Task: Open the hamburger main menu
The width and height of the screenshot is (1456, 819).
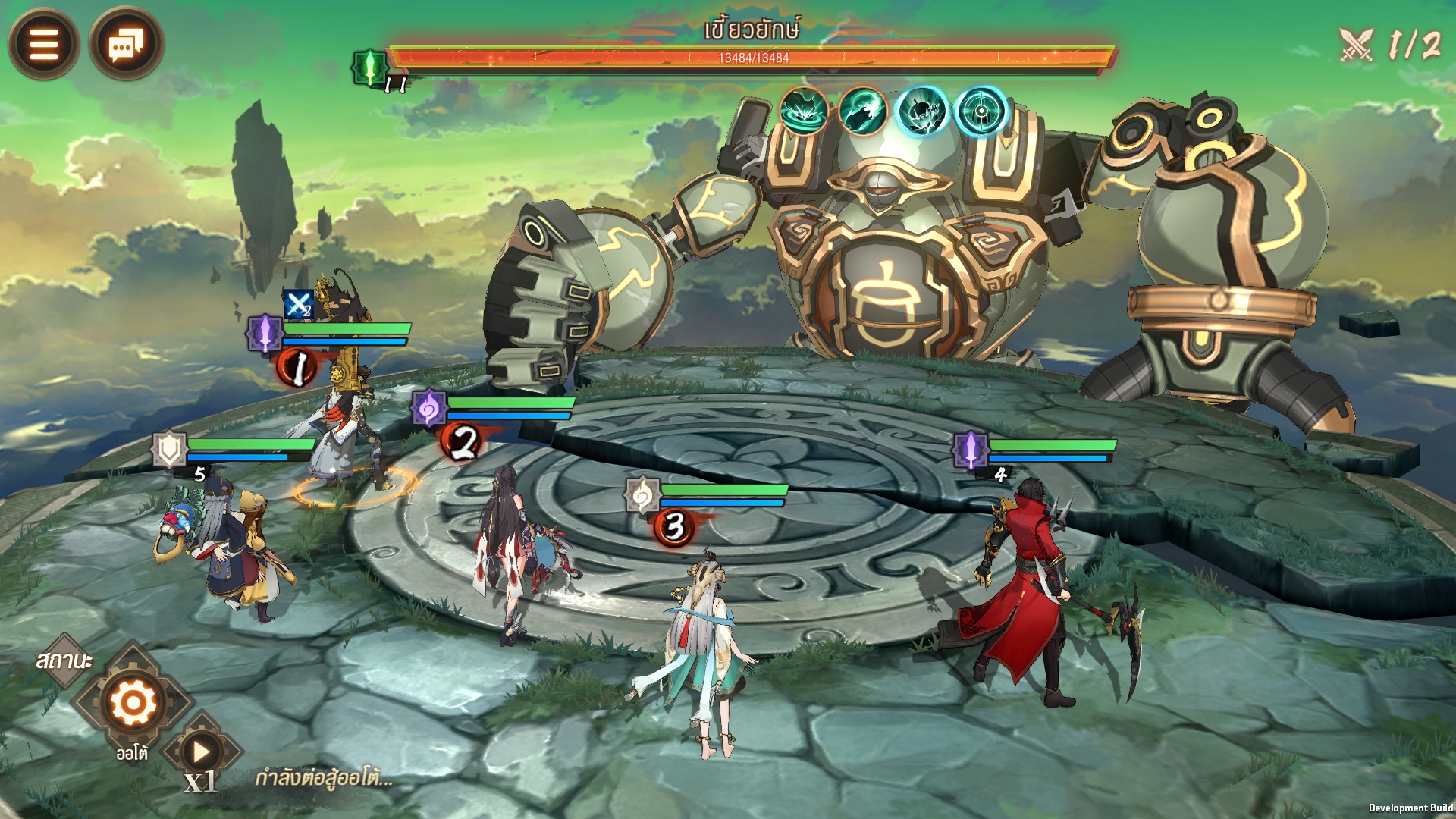Action: pyautogui.click(x=43, y=44)
